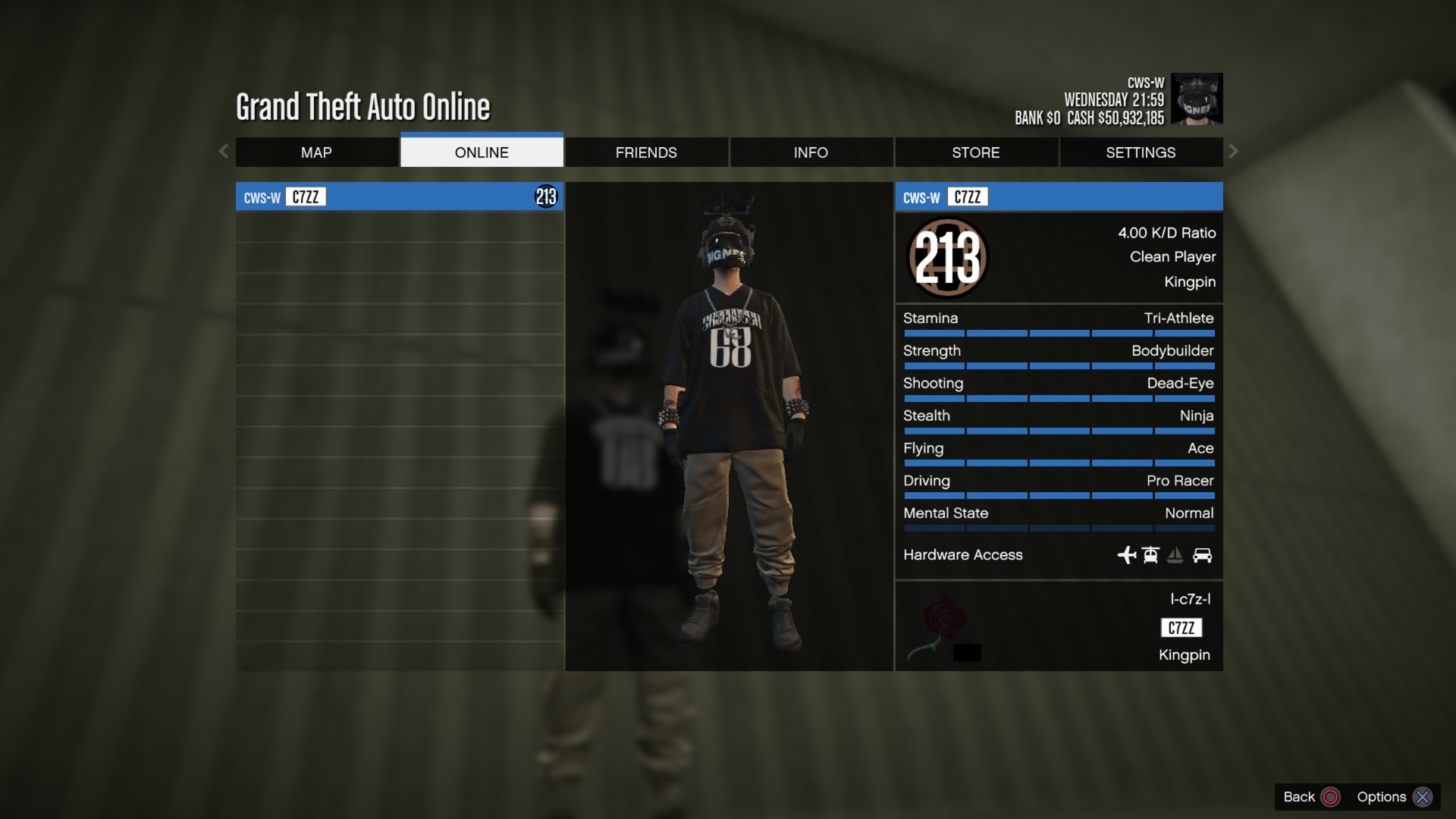Go to the INFO tab
Viewport: 1456px width, 819px height.
[811, 152]
